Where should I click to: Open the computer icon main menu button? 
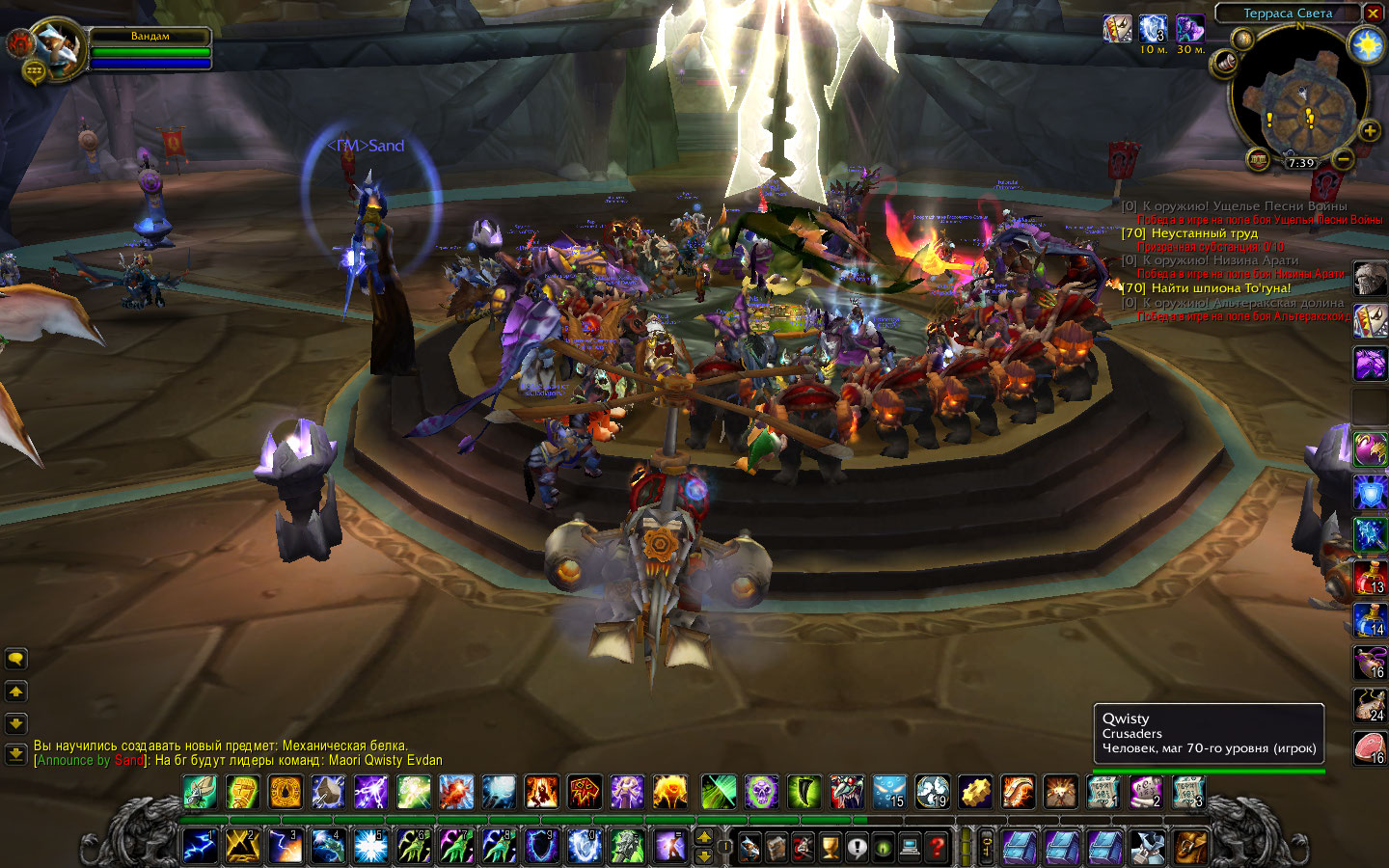[x=910, y=848]
